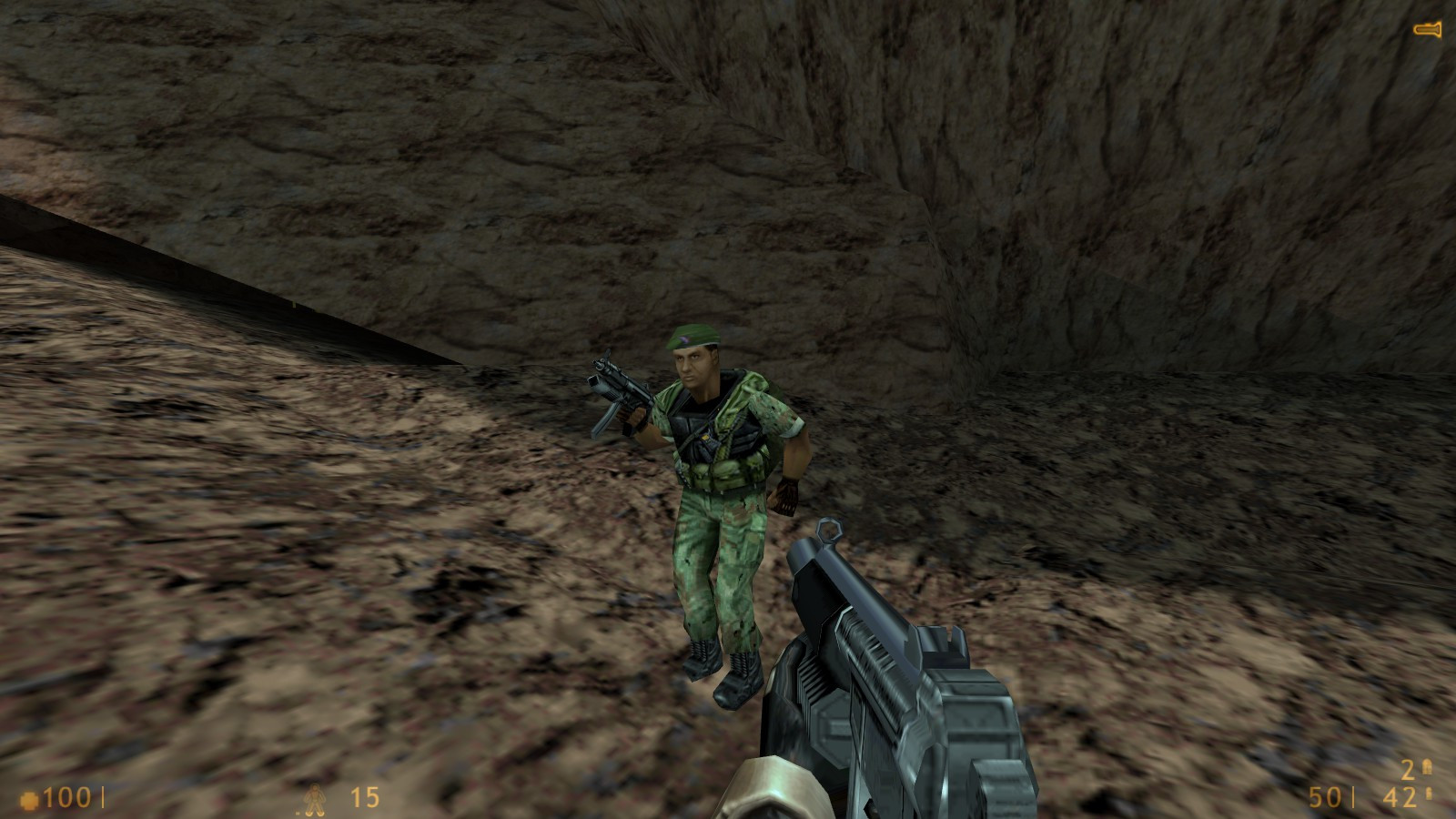1456x819 pixels.
Task: Click the divider bar after the health number
Action: click(x=103, y=798)
